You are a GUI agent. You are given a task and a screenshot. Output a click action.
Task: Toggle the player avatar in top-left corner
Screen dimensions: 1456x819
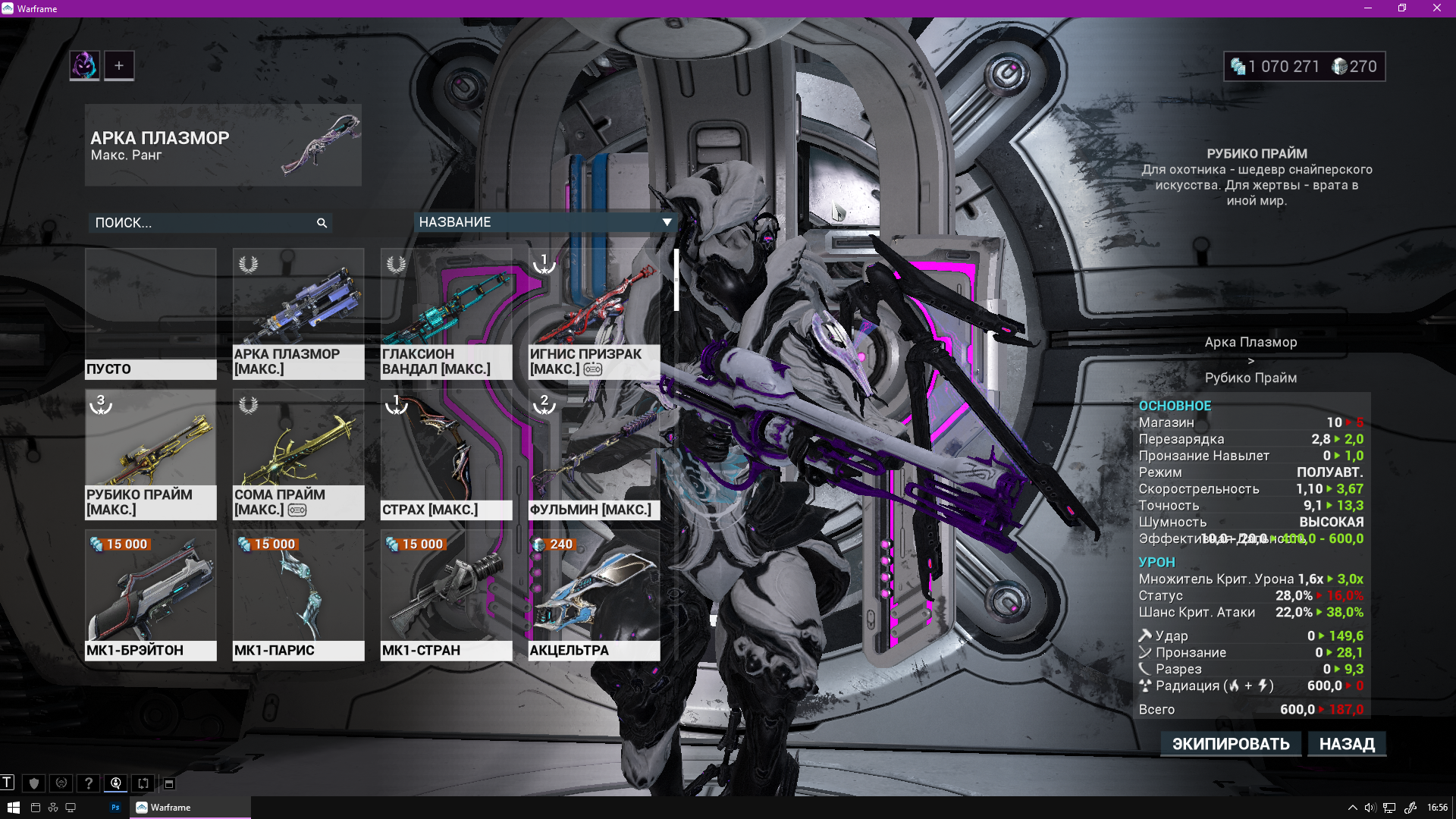point(83,65)
